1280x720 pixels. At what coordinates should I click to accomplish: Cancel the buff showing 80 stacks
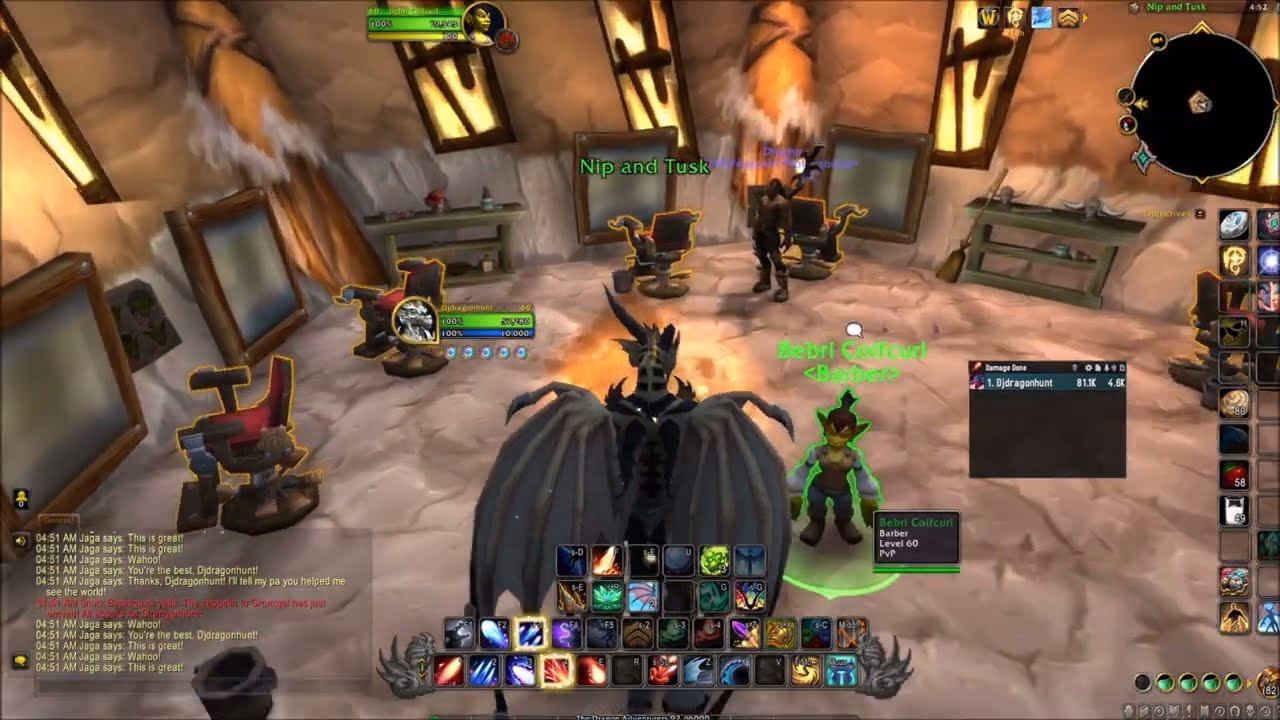pos(1234,404)
